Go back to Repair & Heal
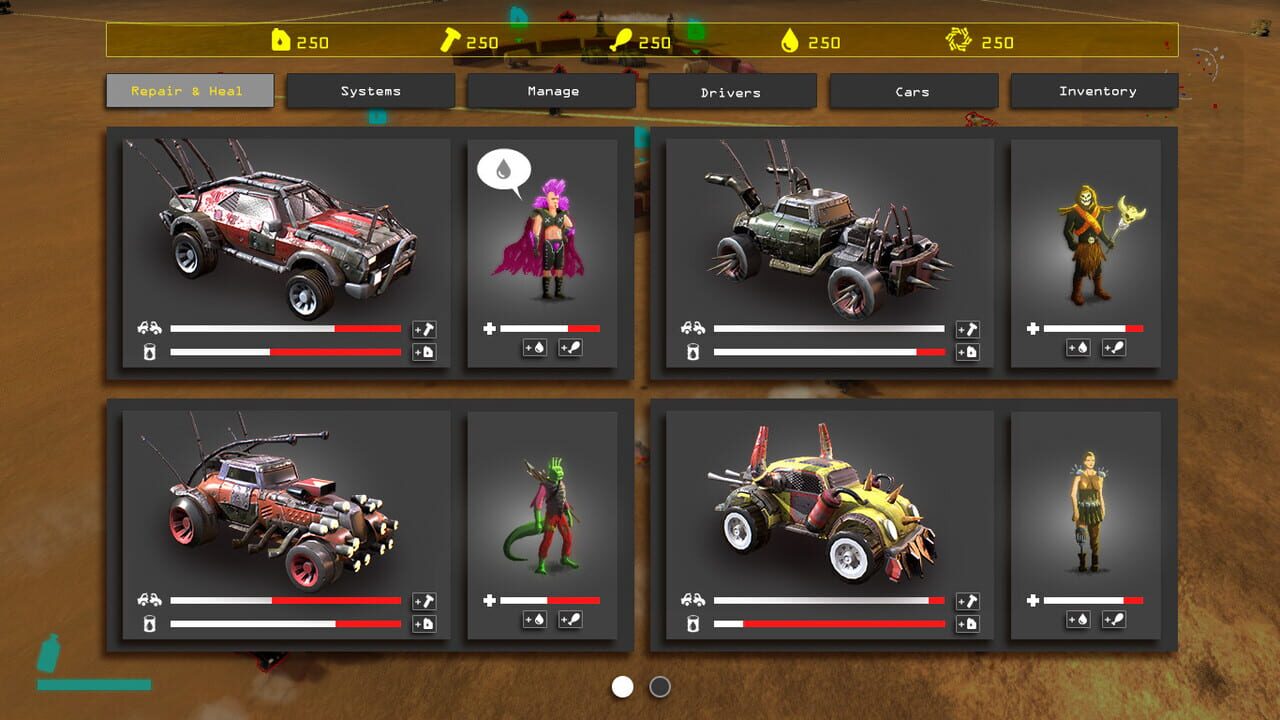The height and width of the screenshot is (720, 1280). [x=189, y=91]
